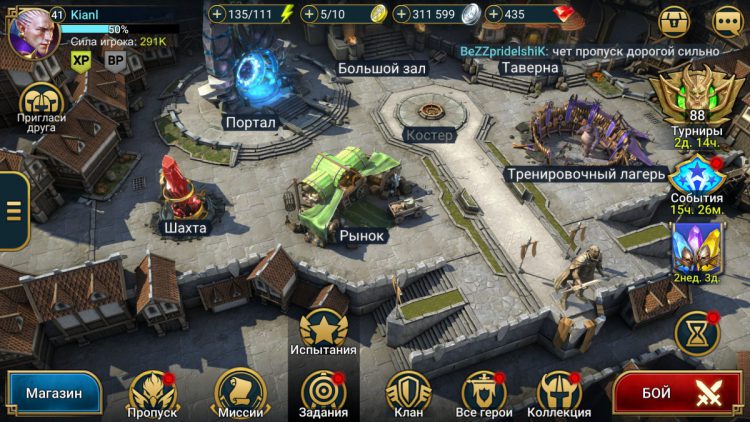Open Испытания star challenges
The image size is (750, 422).
click(x=323, y=329)
